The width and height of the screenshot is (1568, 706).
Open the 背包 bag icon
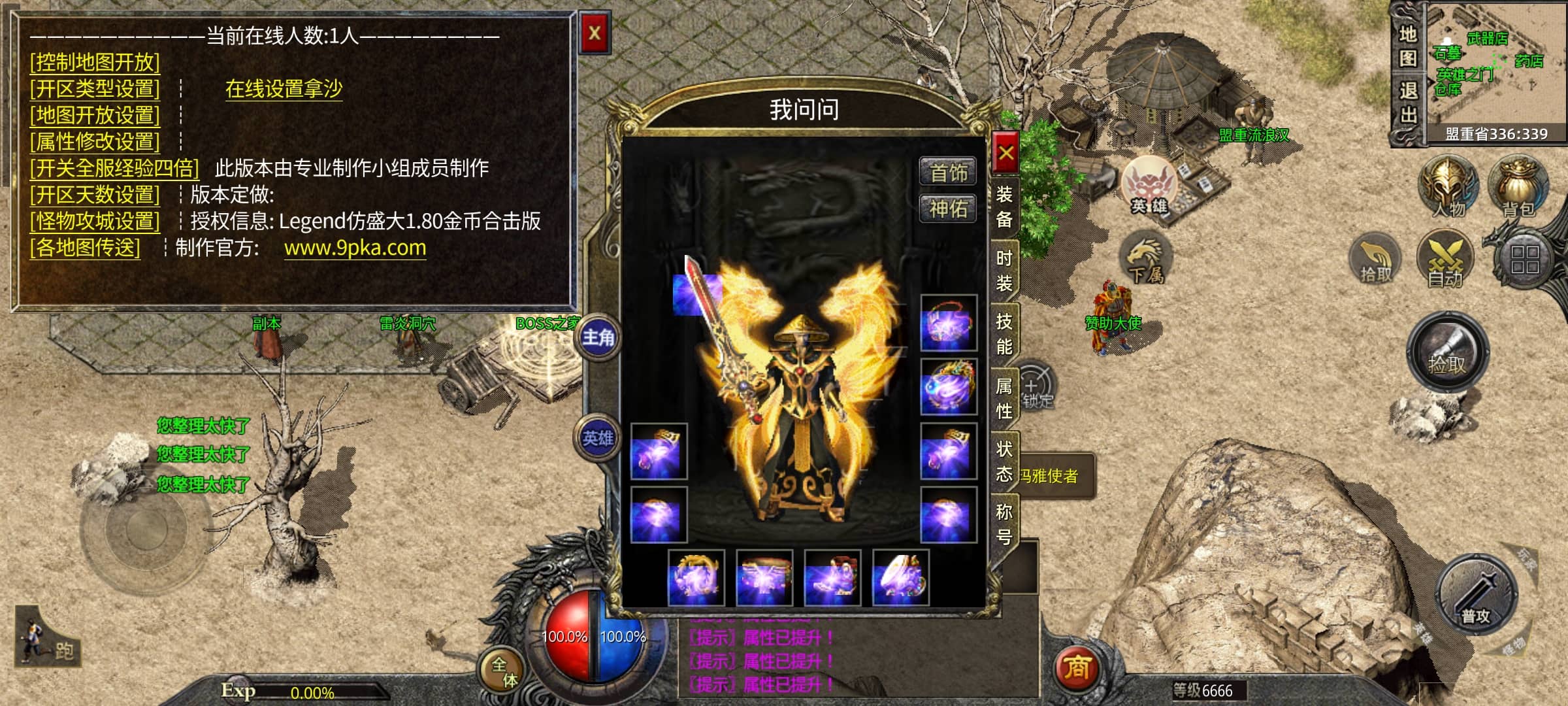click(1518, 188)
